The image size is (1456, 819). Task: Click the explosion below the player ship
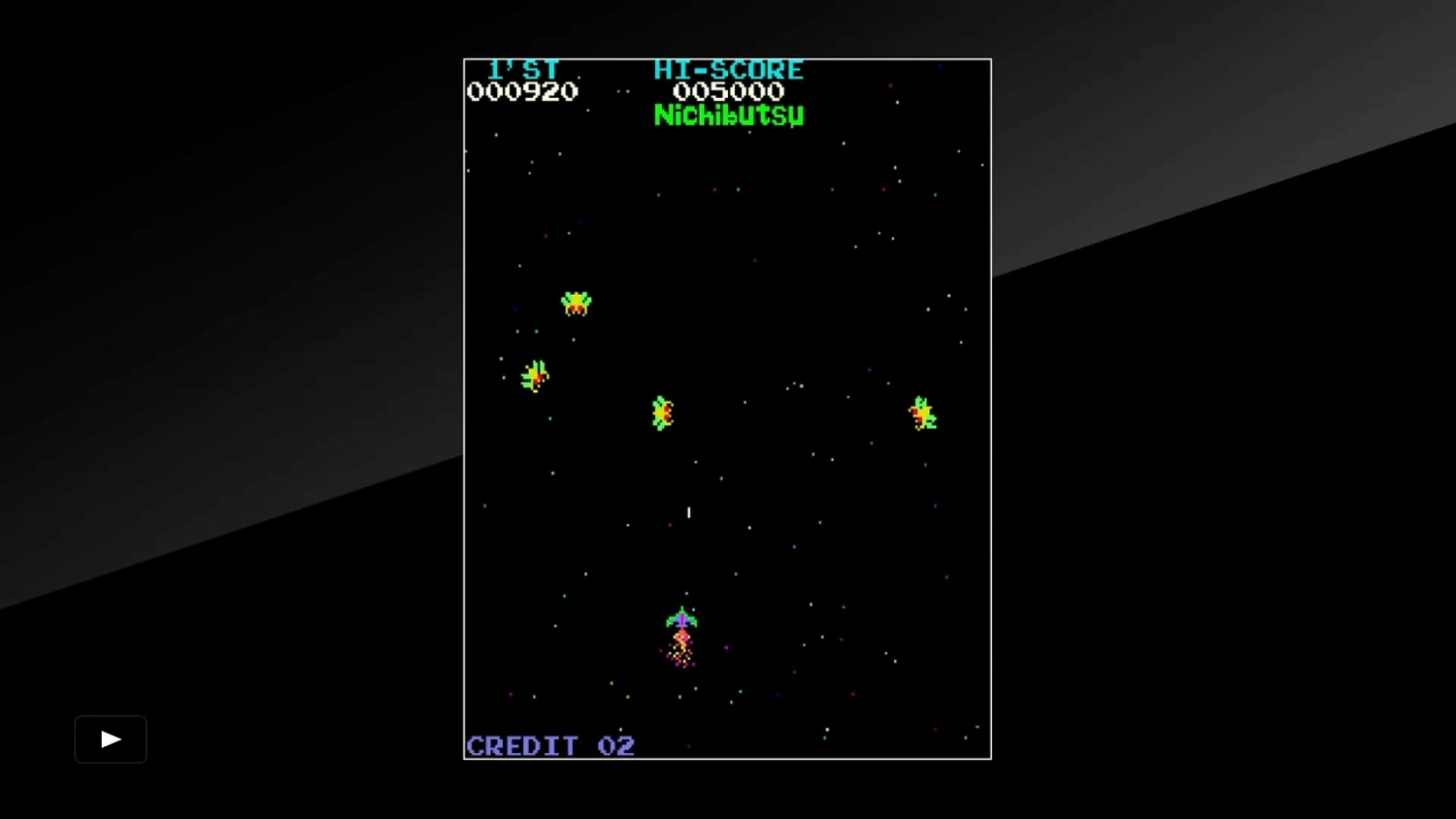682,648
